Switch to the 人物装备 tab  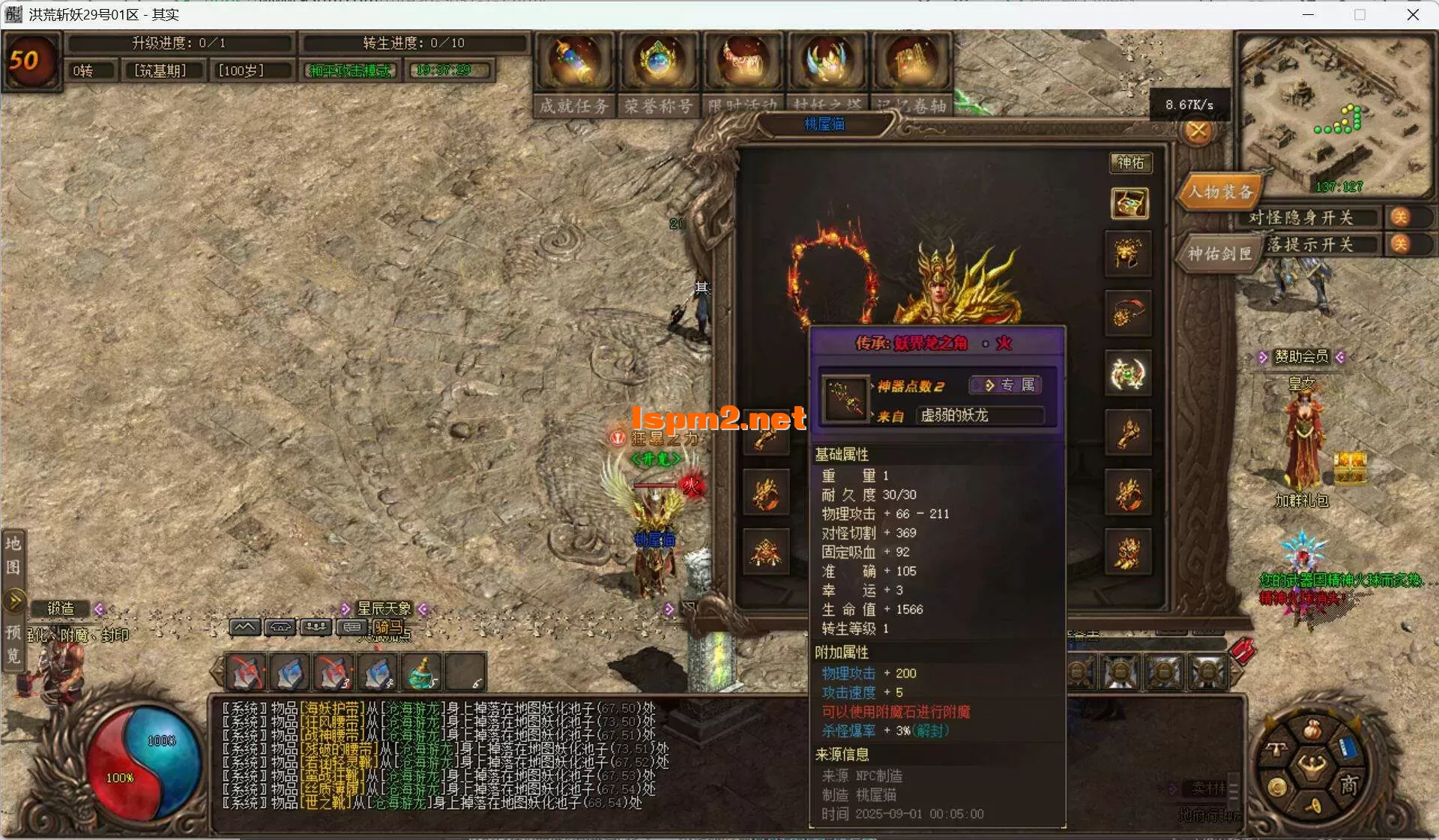tap(1219, 192)
